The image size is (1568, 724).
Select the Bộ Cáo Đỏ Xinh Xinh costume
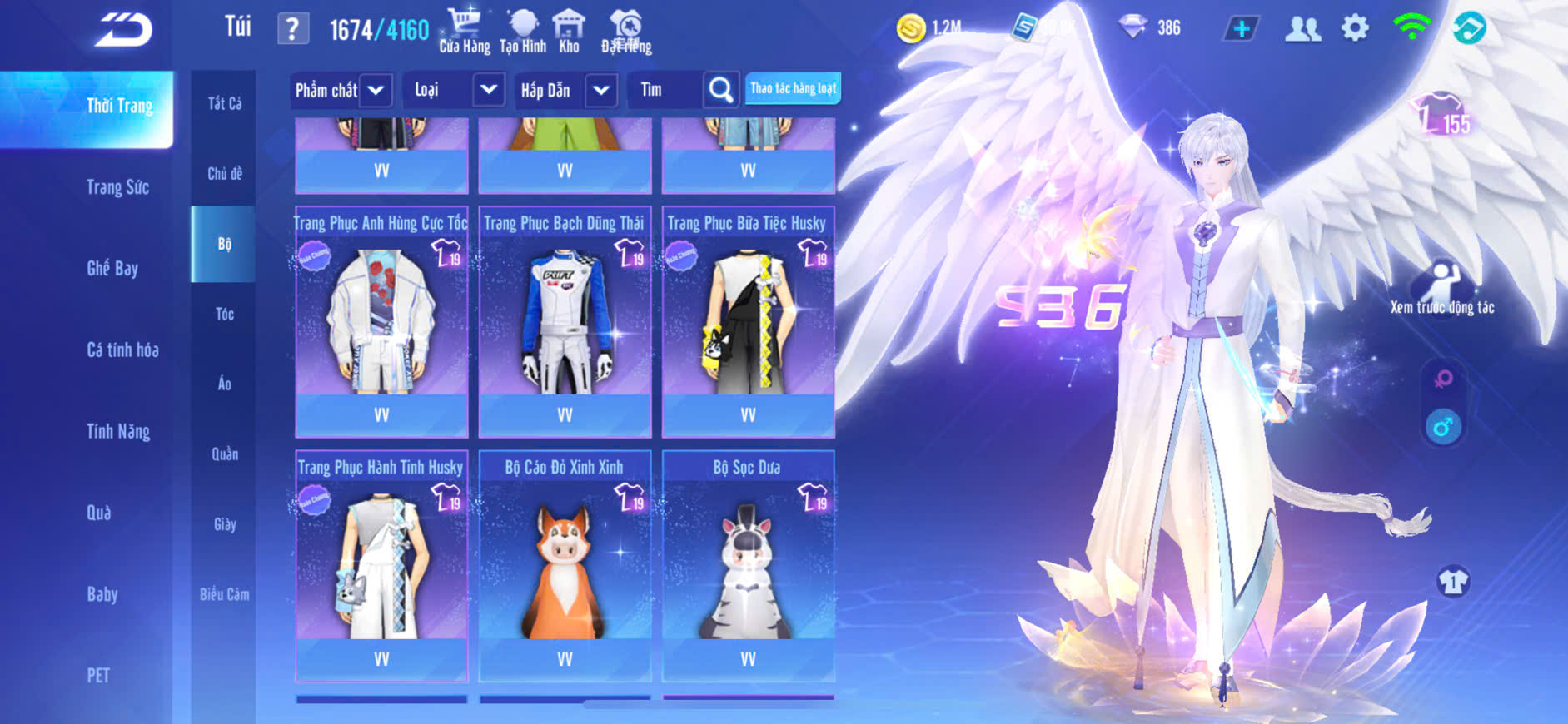565,566
